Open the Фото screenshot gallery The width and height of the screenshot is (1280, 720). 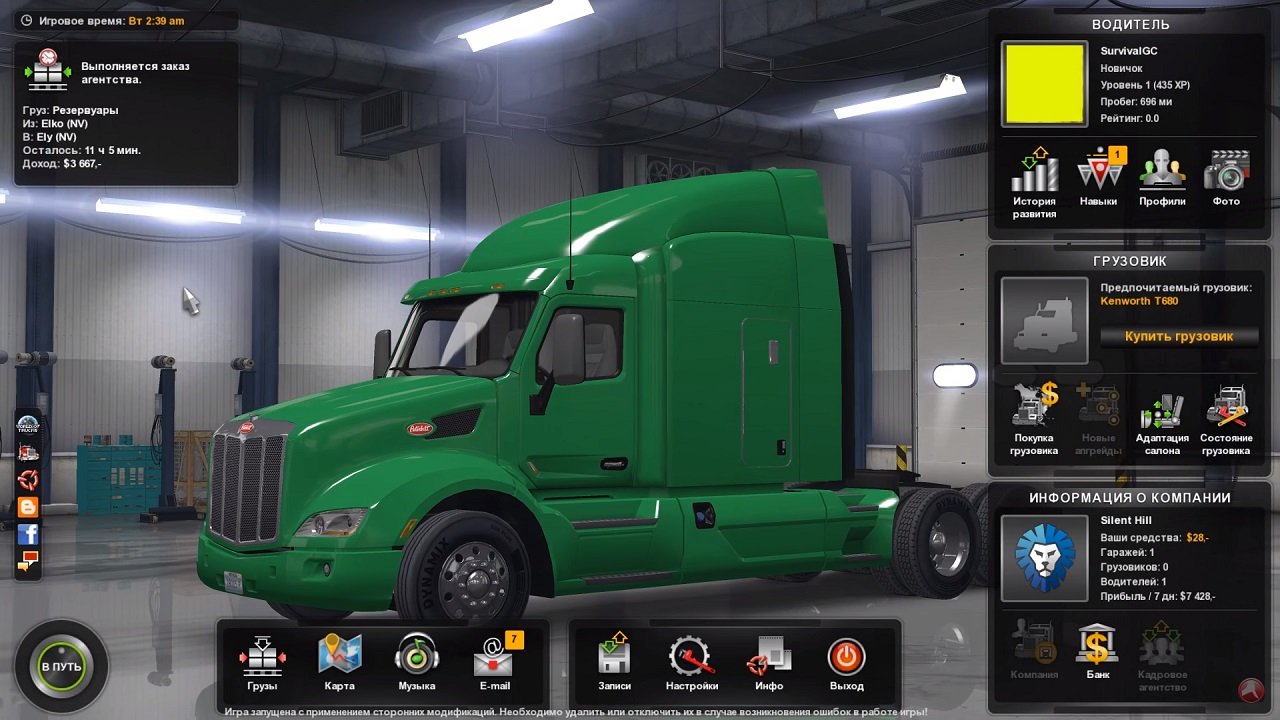(1226, 175)
